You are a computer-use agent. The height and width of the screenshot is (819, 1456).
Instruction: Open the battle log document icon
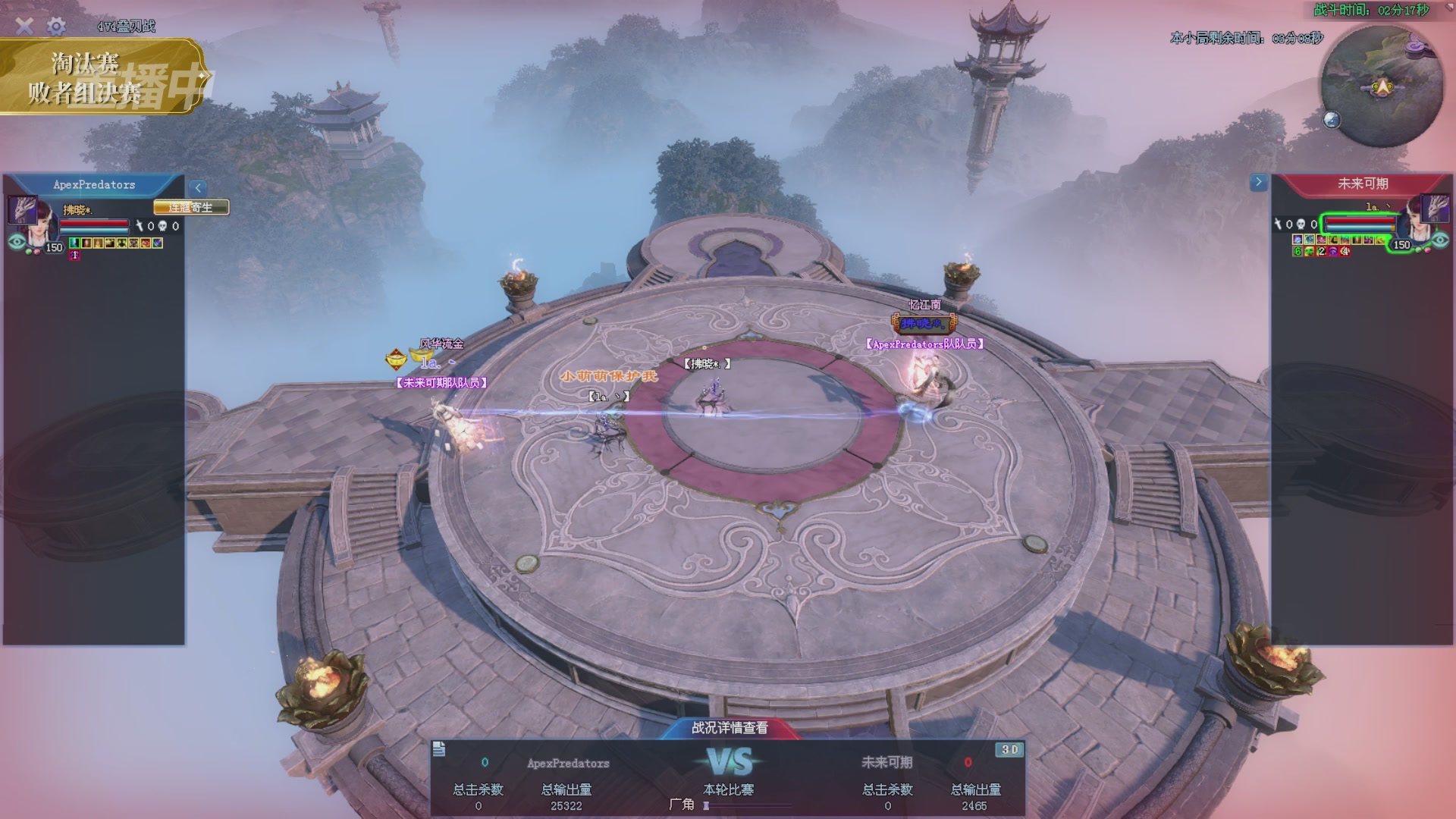439,749
